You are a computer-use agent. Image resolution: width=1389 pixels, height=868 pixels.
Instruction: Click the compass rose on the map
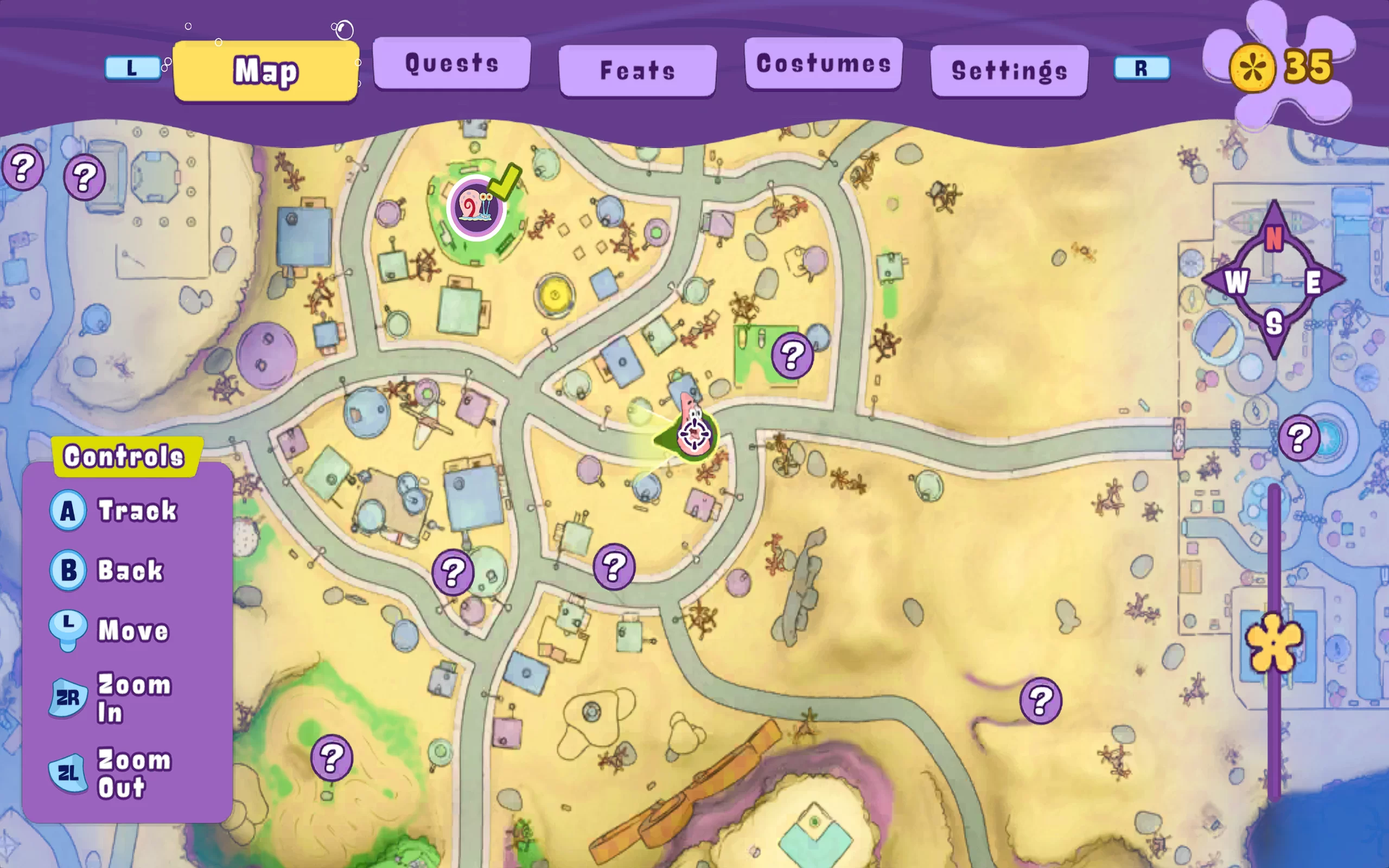[x=1273, y=280]
